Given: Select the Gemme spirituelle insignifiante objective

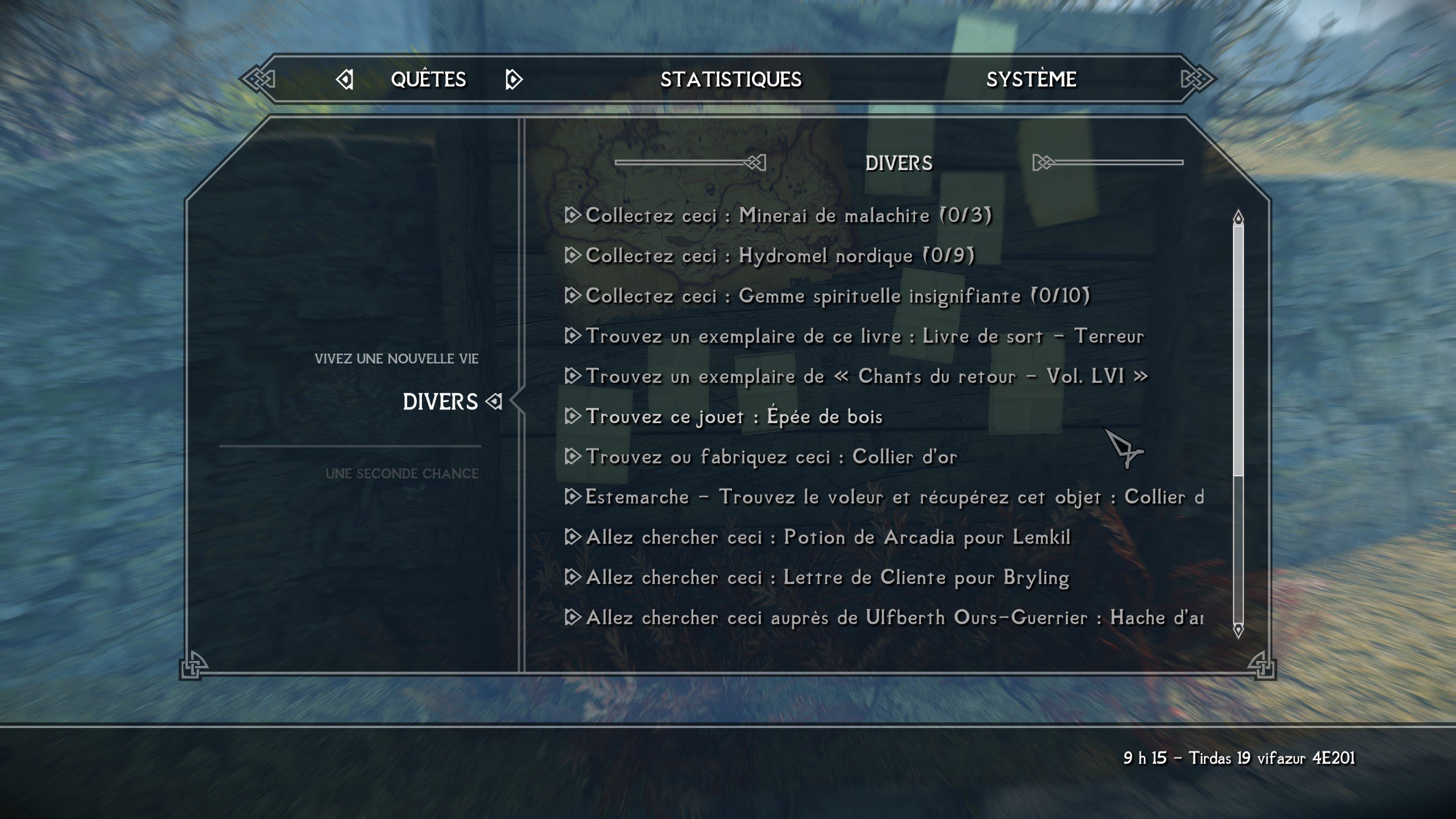Looking at the screenshot, I should tap(837, 296).
